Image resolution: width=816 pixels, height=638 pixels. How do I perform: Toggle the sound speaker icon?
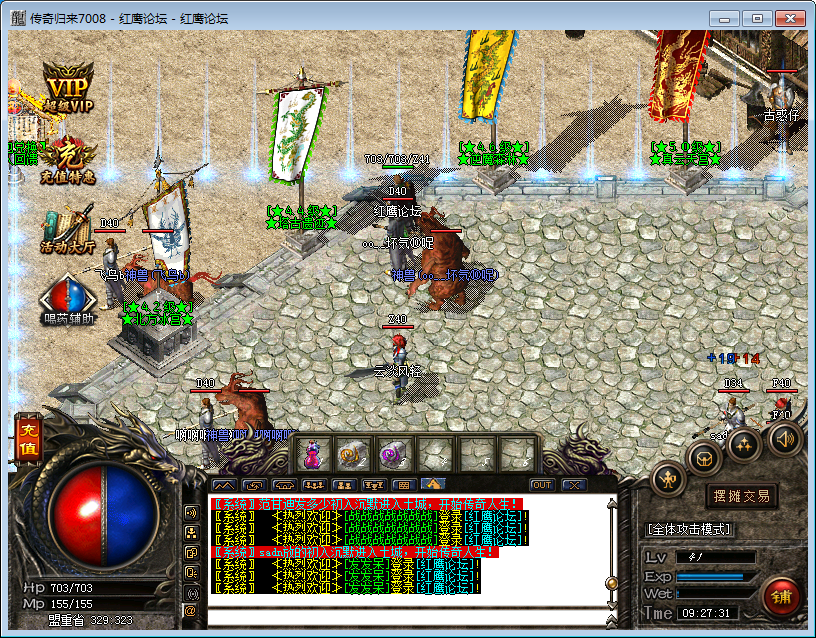785,438
